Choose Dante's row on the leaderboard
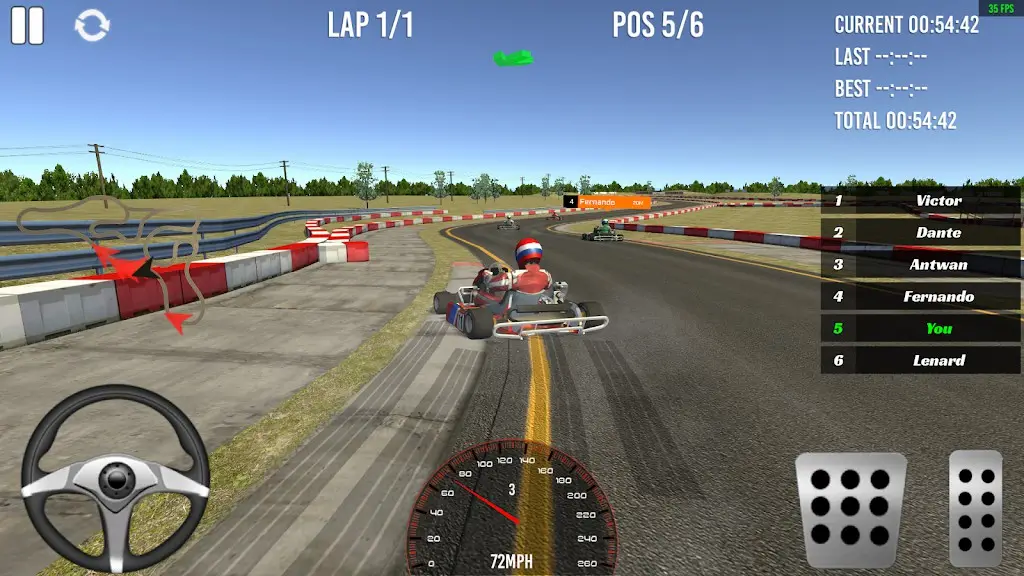 click(920, 232)
